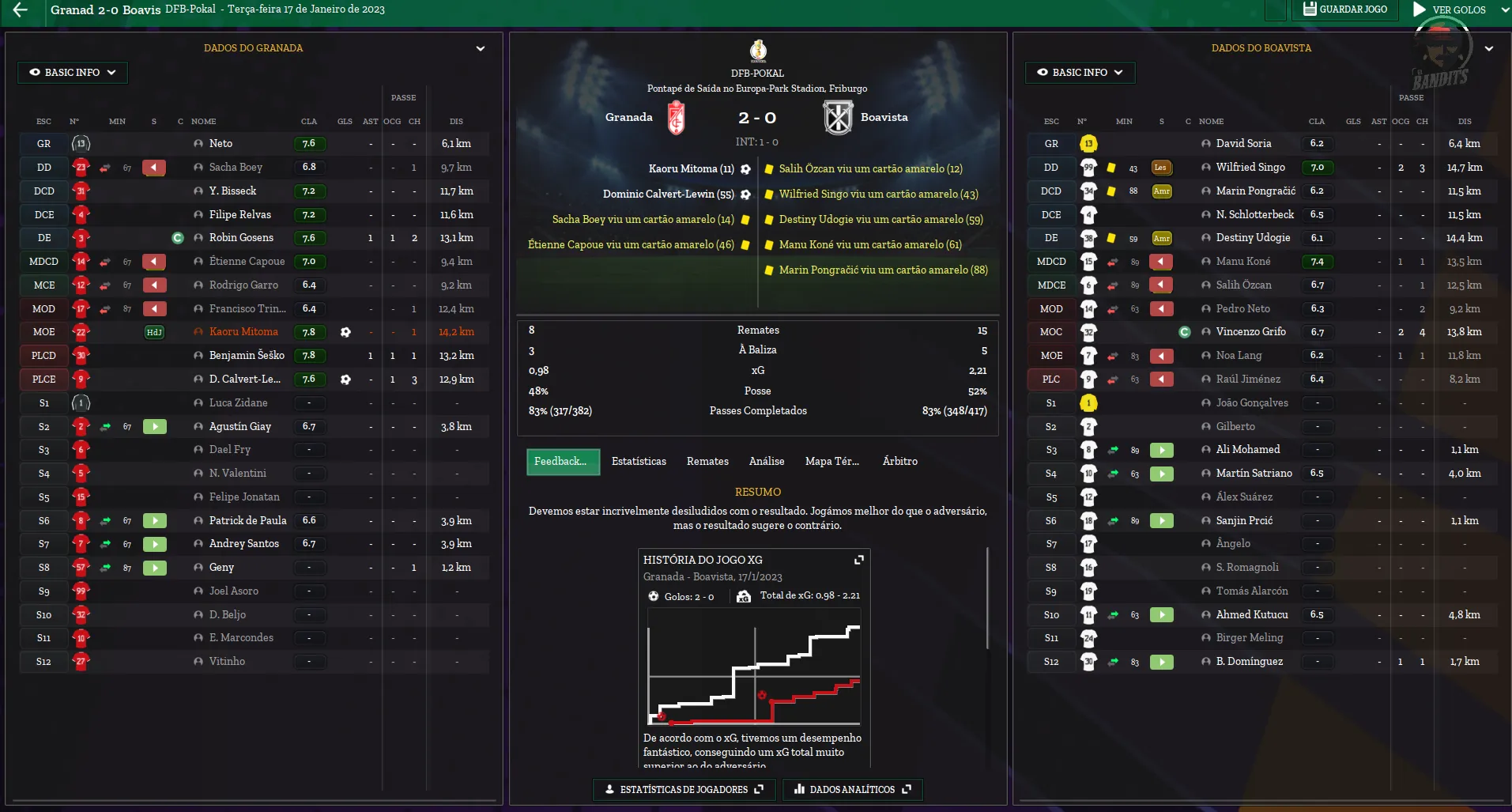
Task: Open Granada's Basic Info dropdown
Action: tap(73, 72)
